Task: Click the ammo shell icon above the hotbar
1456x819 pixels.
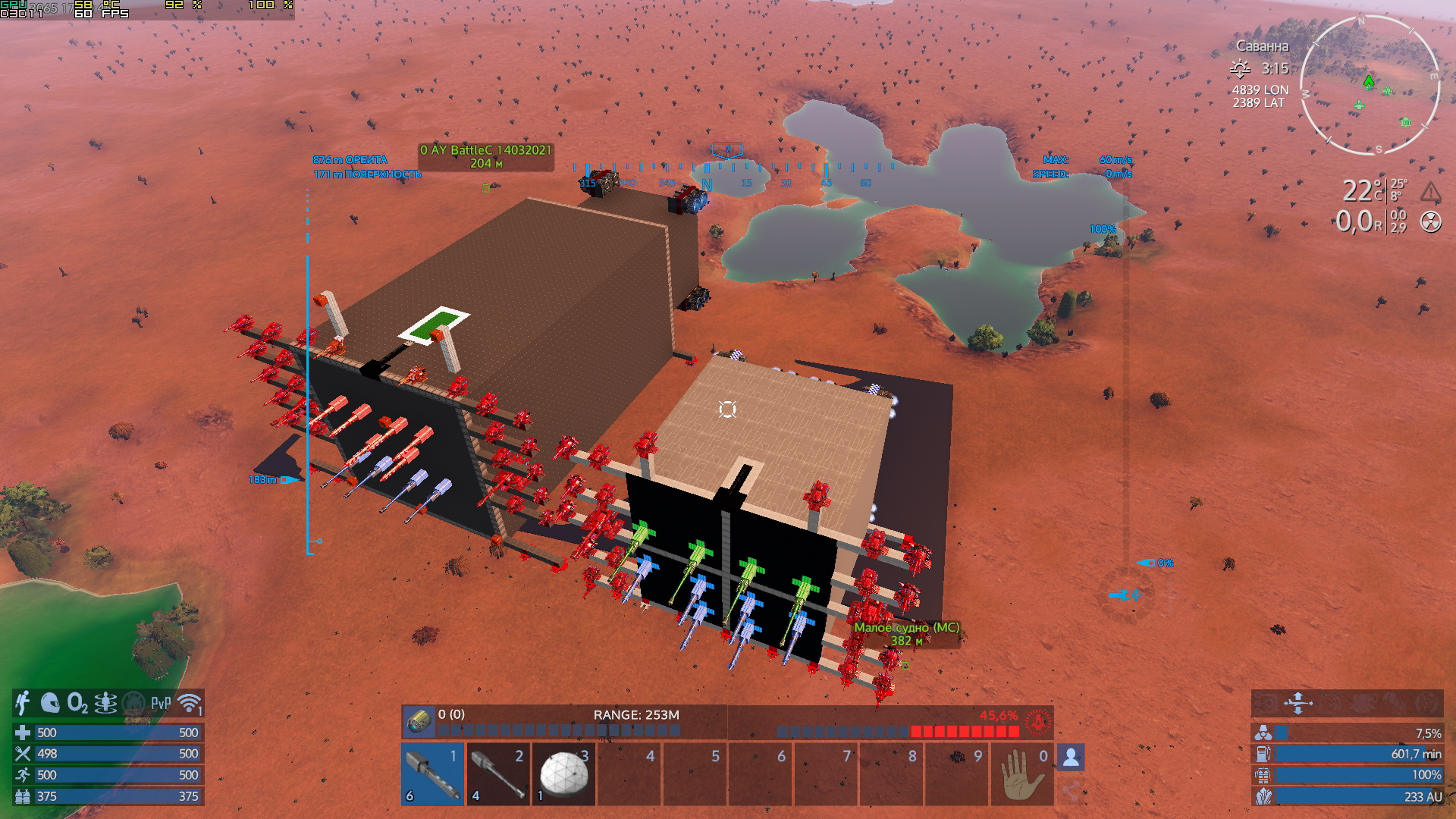Action: (x=418, y=721)
